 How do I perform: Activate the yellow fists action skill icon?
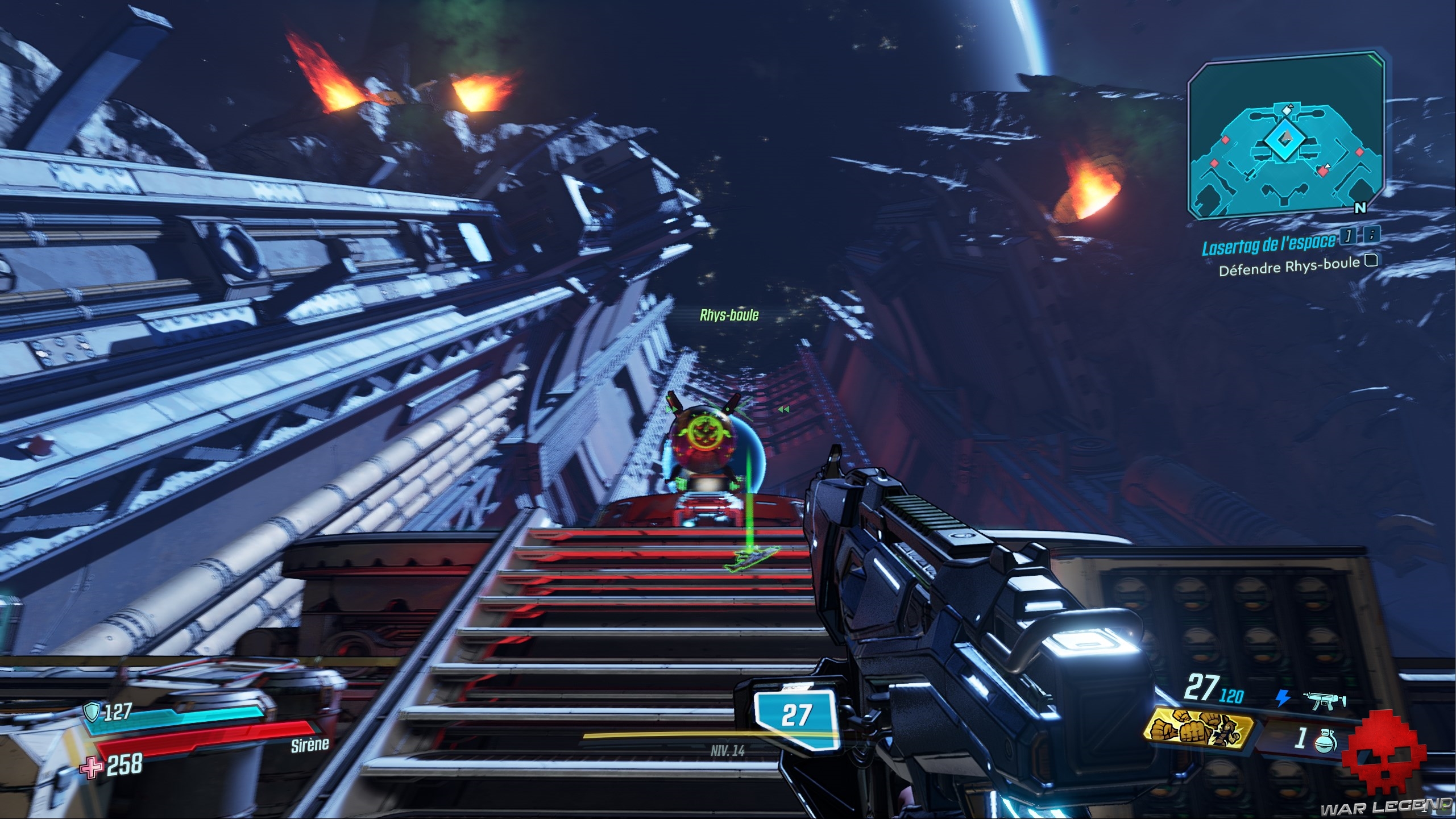[x=1200, y=729]
